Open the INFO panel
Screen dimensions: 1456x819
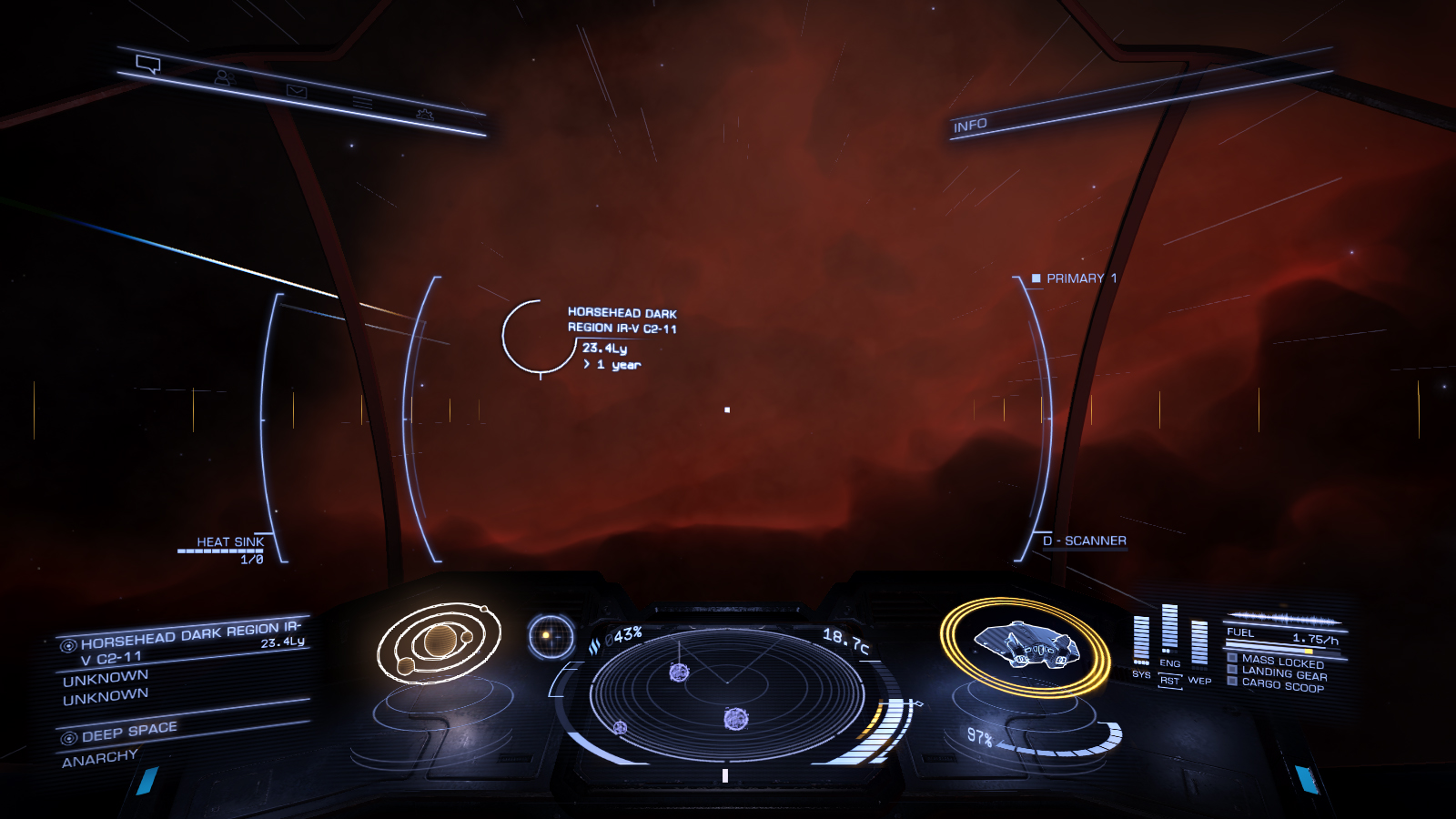[x=970, y=126]
